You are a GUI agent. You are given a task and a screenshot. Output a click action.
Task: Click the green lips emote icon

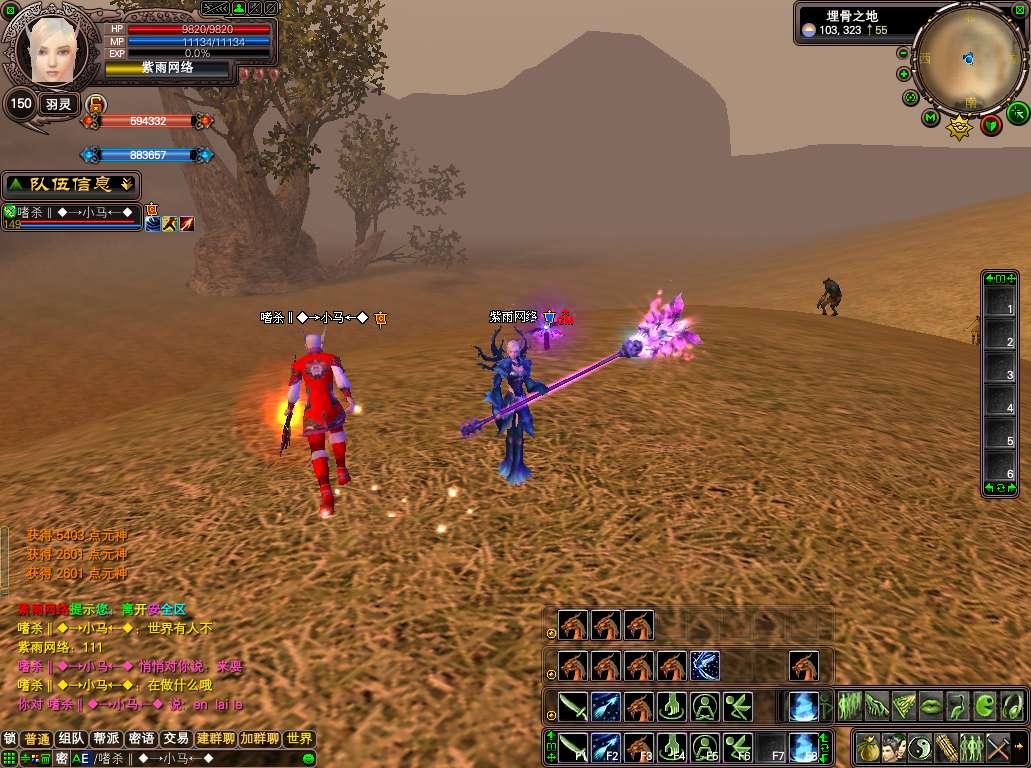pyautogui.click(x=931, y=705)
